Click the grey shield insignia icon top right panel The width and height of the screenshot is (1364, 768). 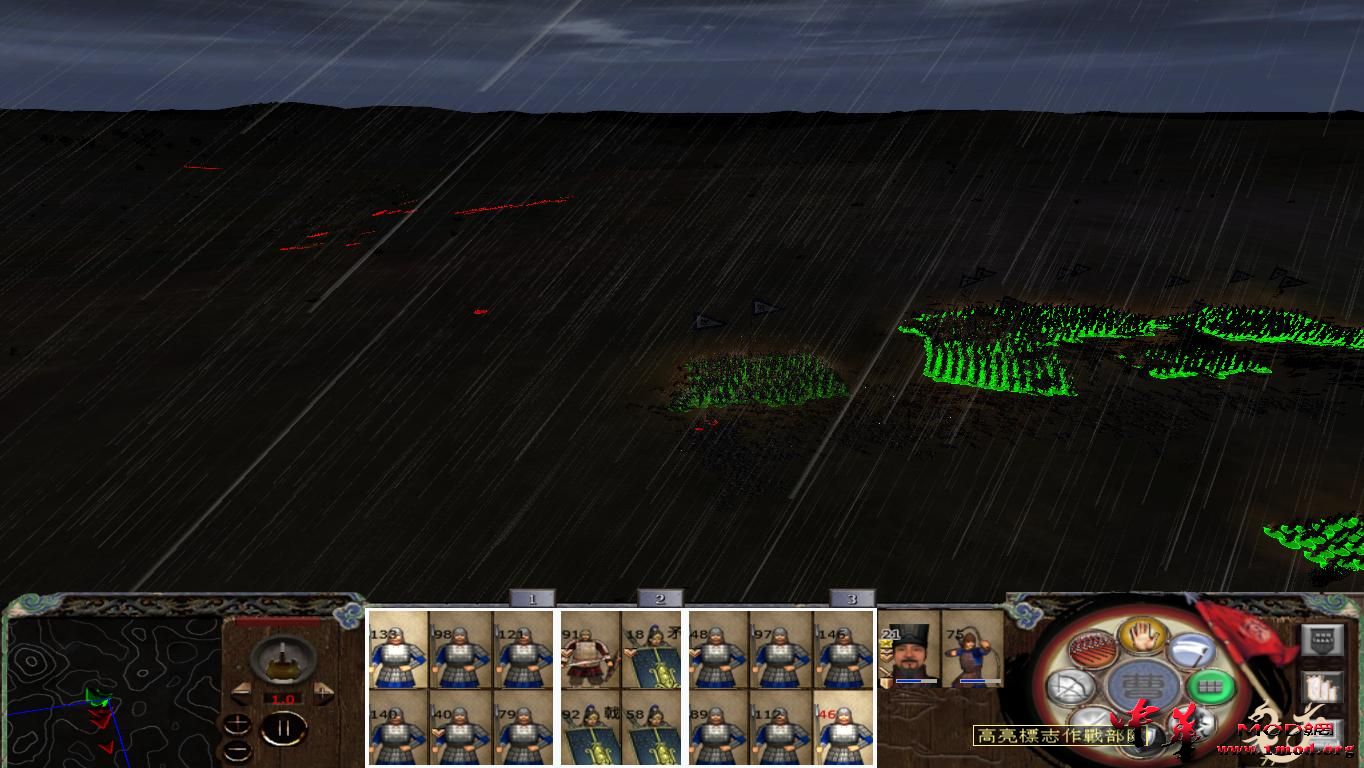[1322, 639]
